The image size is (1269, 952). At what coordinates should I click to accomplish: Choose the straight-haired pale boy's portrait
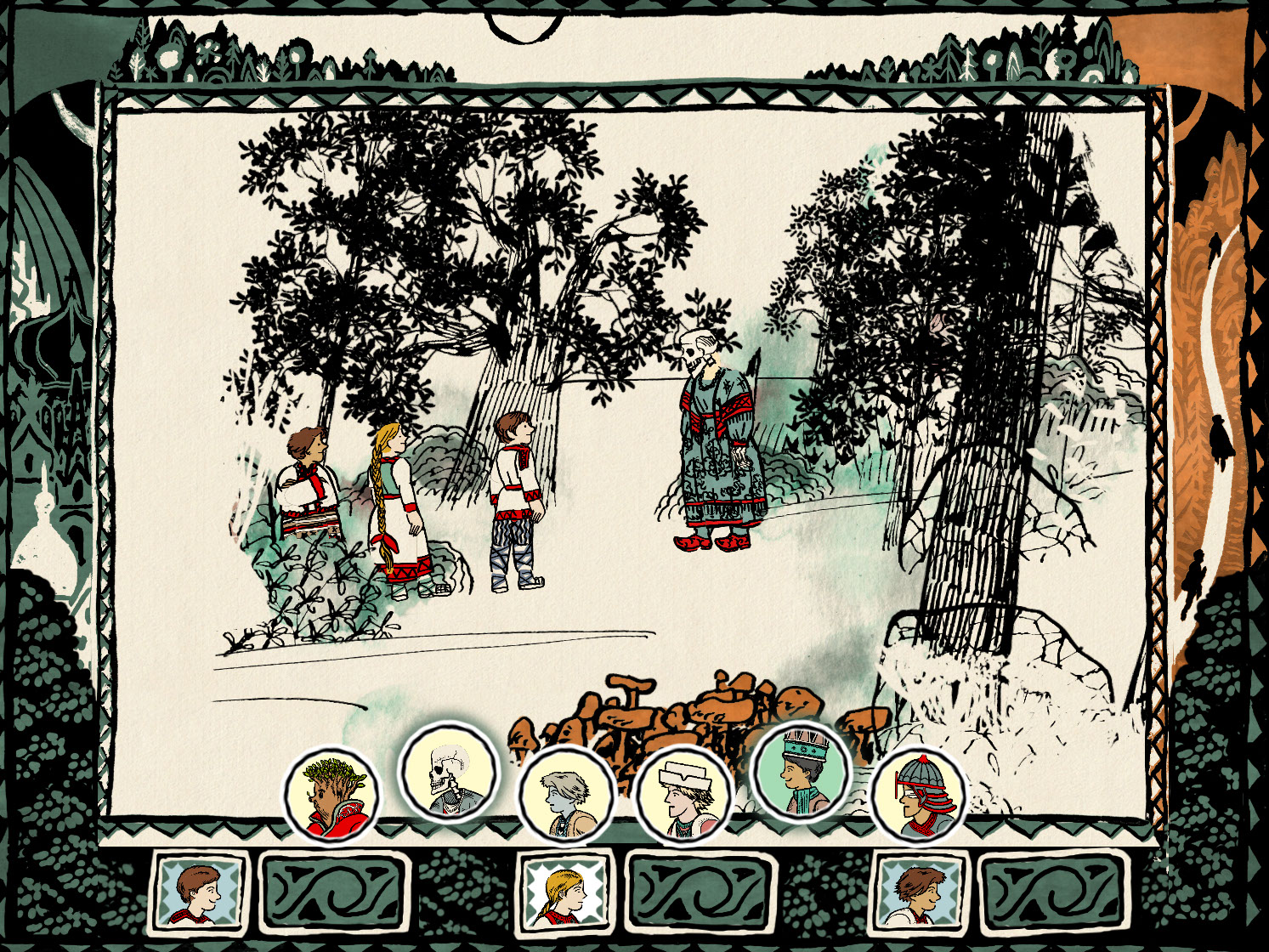coord(198,890)
